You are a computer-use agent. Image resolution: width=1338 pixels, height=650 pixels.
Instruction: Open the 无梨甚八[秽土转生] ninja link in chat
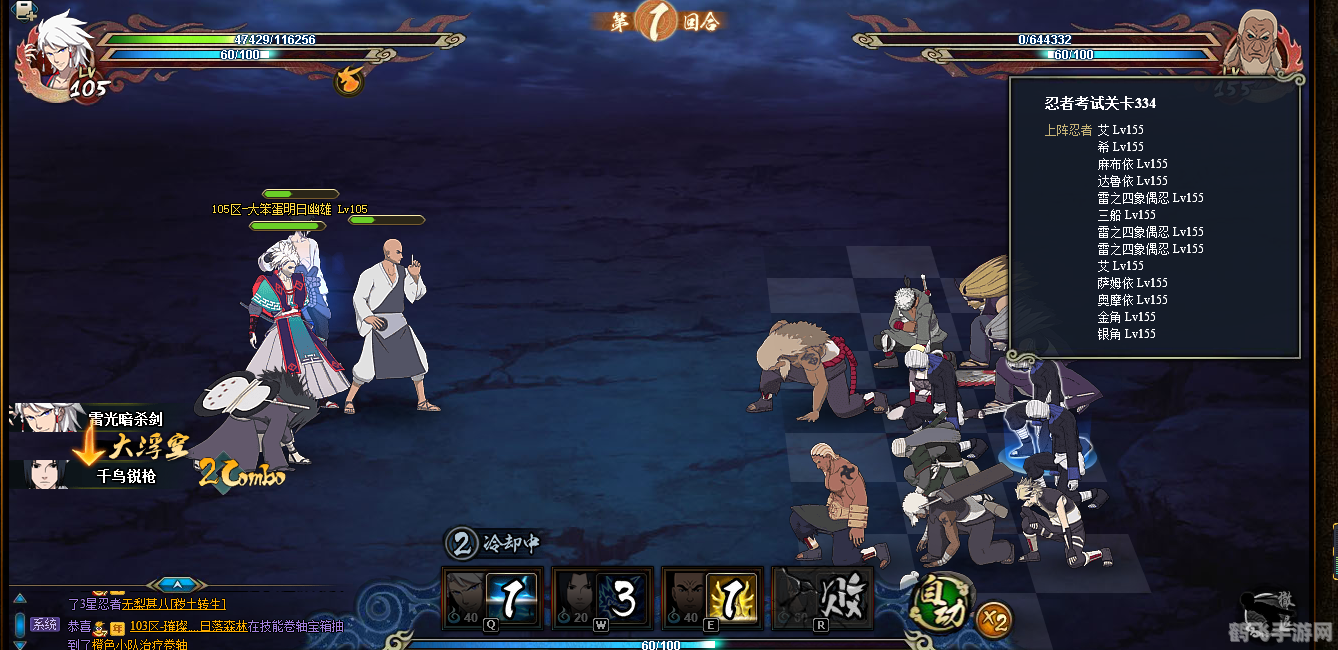point(174,604)
